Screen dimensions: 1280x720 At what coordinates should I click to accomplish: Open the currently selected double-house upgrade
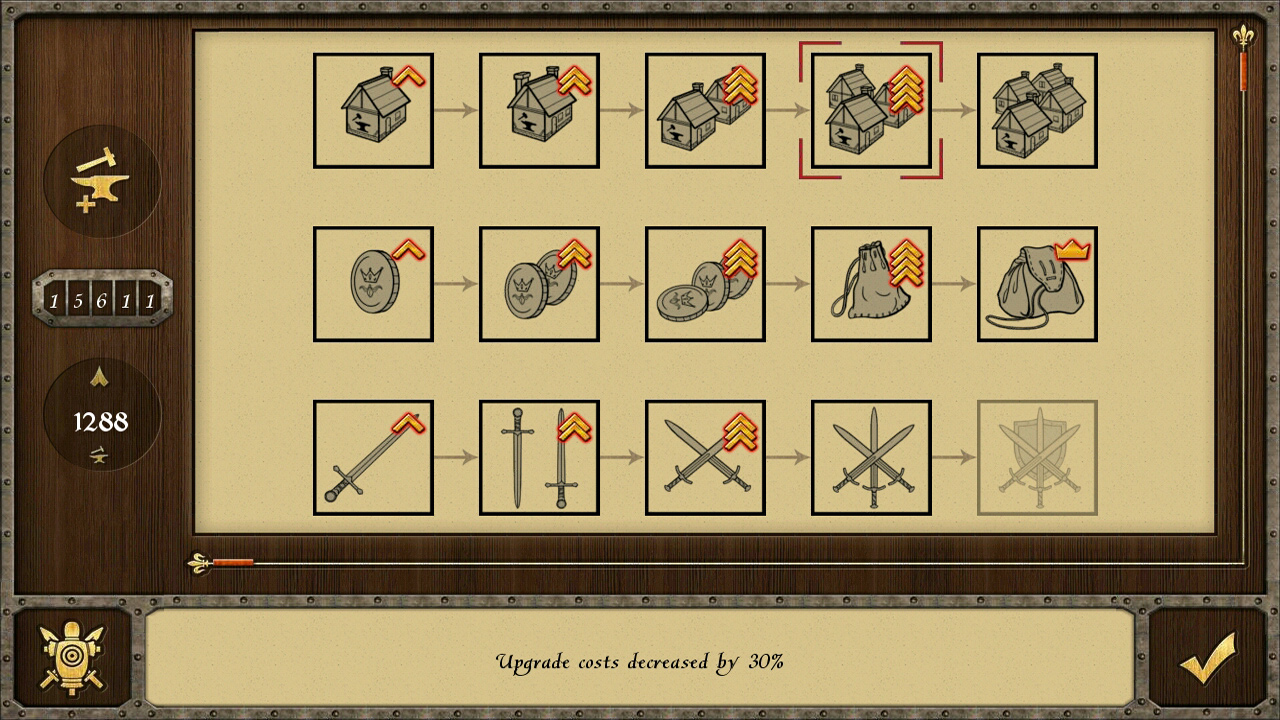click(x=870, y=110)
